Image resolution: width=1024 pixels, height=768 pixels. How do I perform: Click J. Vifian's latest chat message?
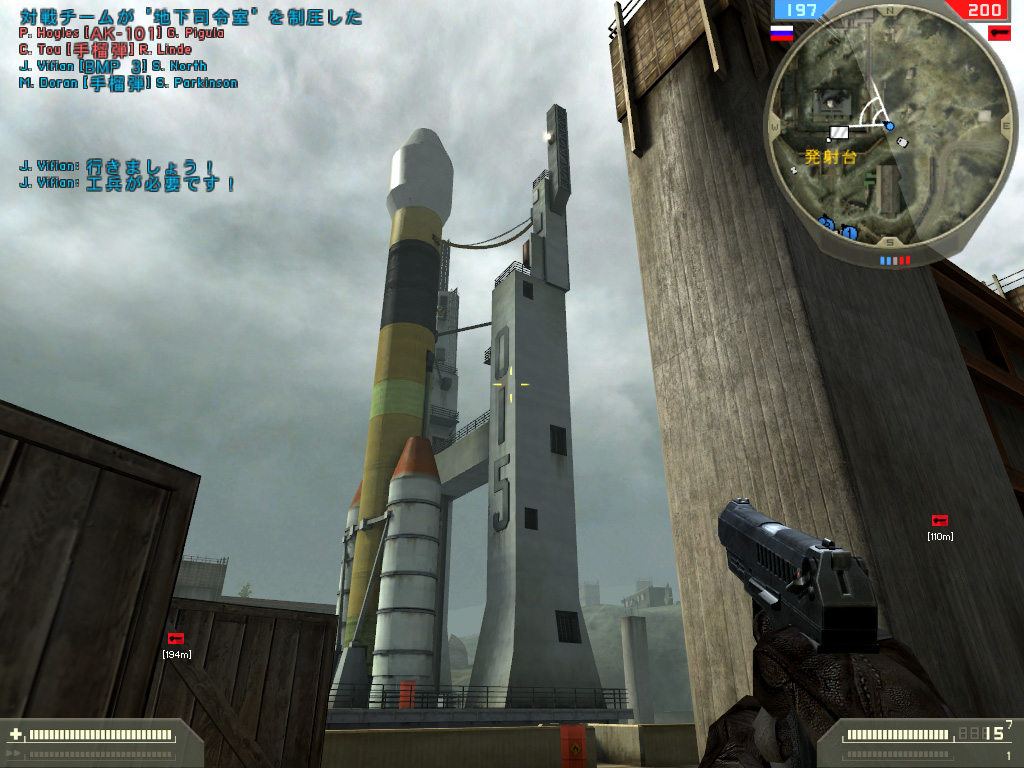pos(127,184)
